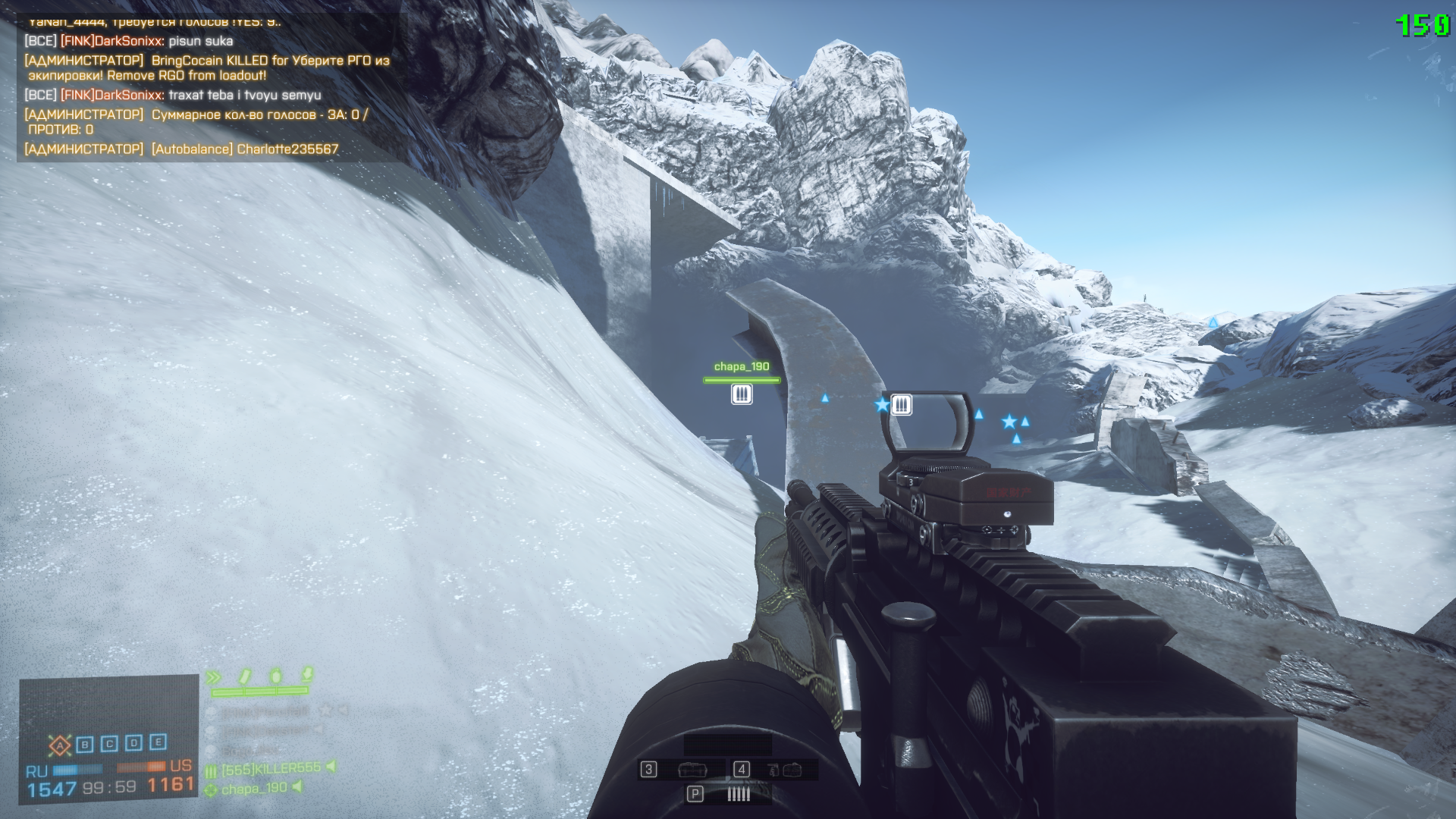1456x819 pixels.
Task: Toggle the speaker icon beside [555]KILLER555
Action: (x=331, y=767)
